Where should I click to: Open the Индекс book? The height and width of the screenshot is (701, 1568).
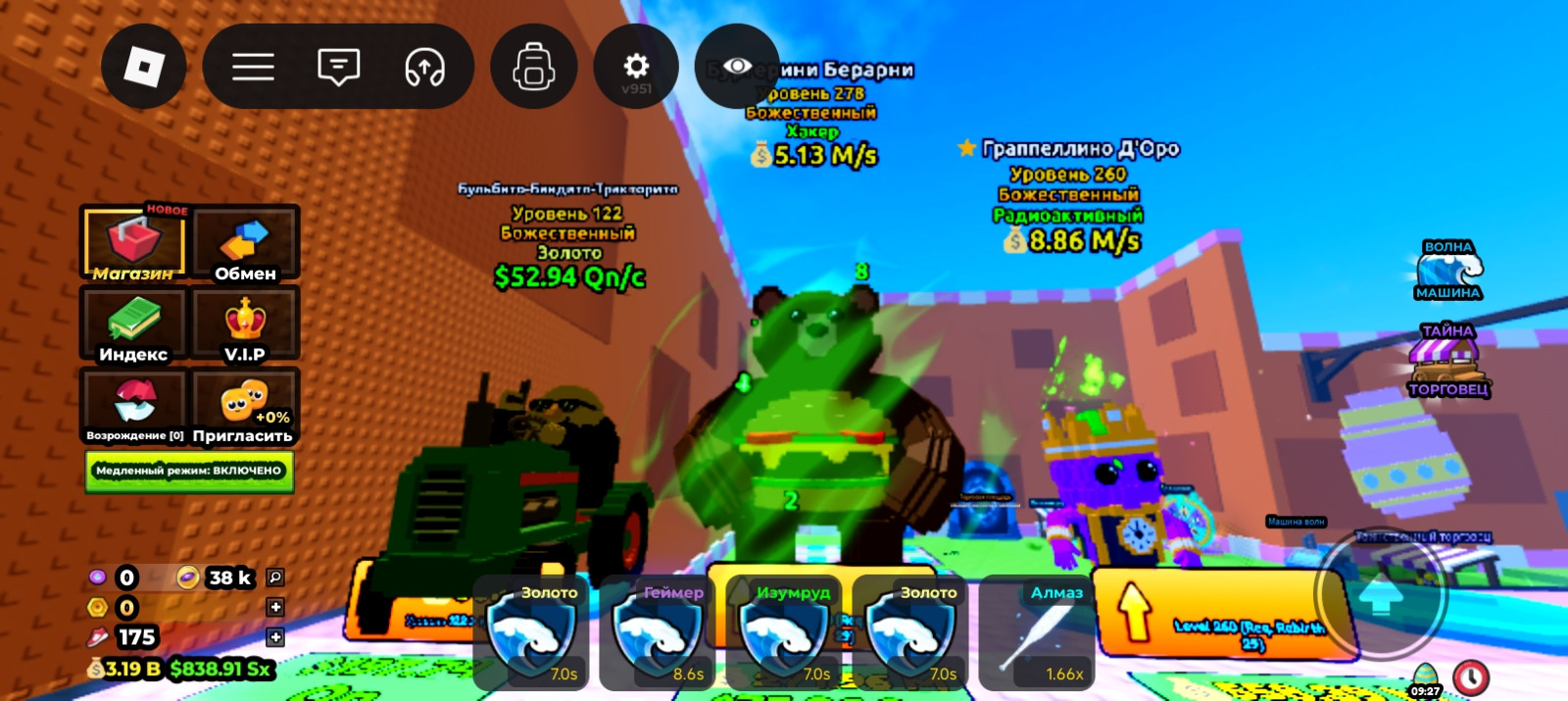(x=134, y=325)
